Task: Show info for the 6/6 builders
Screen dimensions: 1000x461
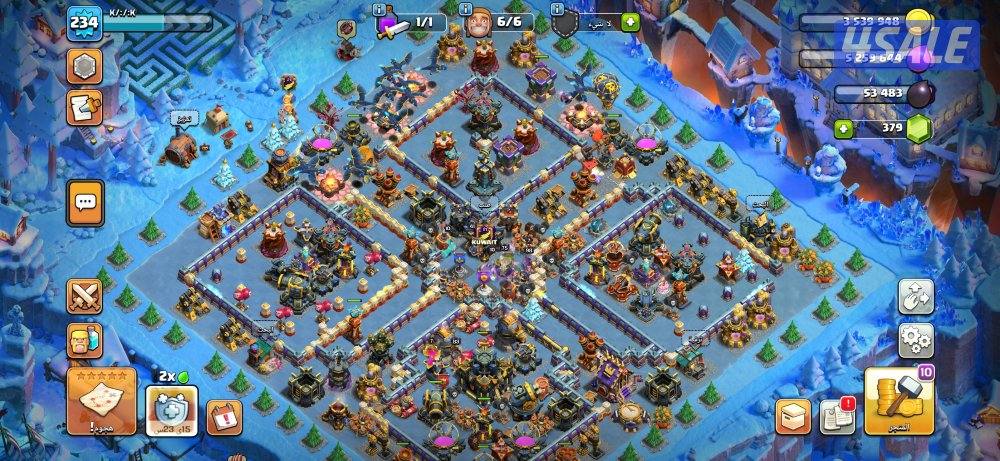Action: click(470, 9)
